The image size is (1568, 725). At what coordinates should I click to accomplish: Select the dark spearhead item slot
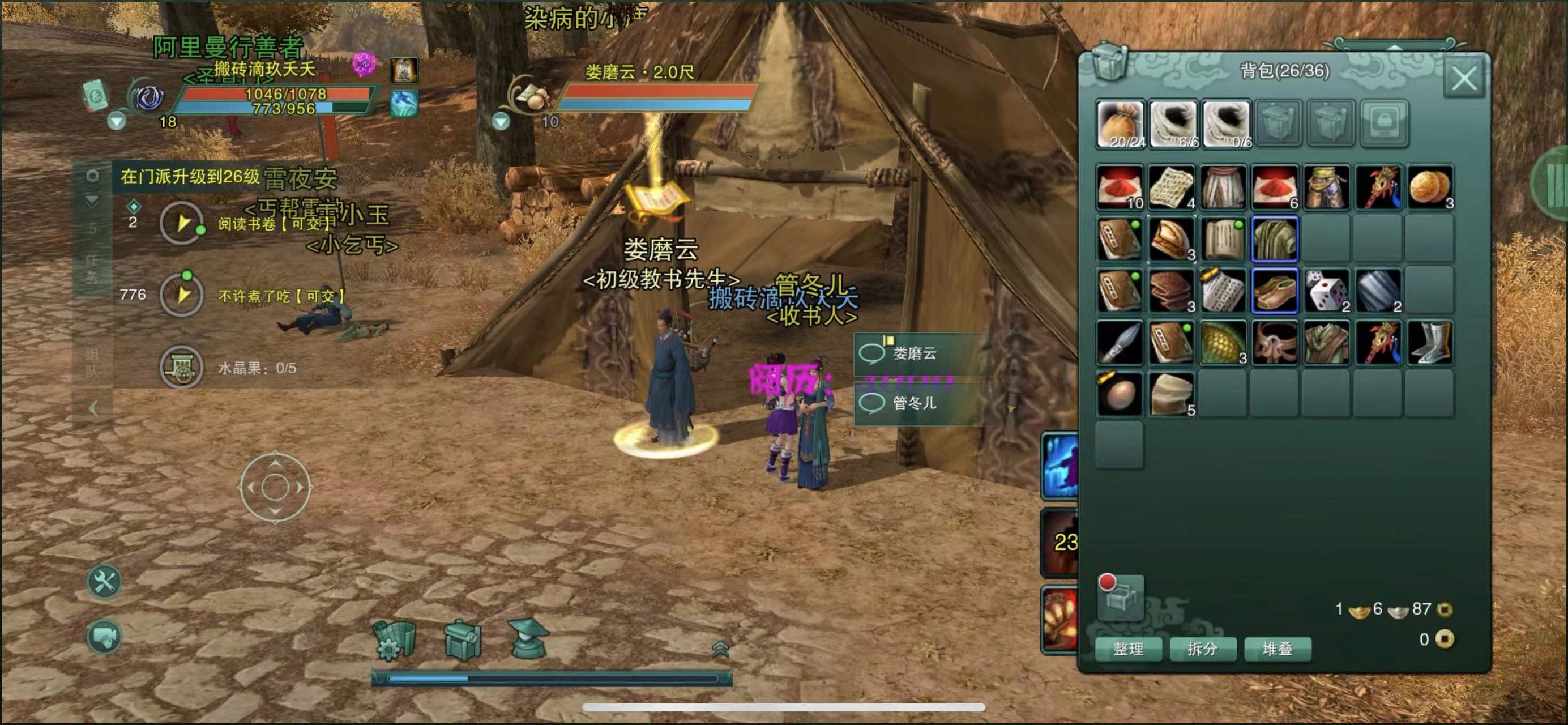click(x=1120, y=343)
